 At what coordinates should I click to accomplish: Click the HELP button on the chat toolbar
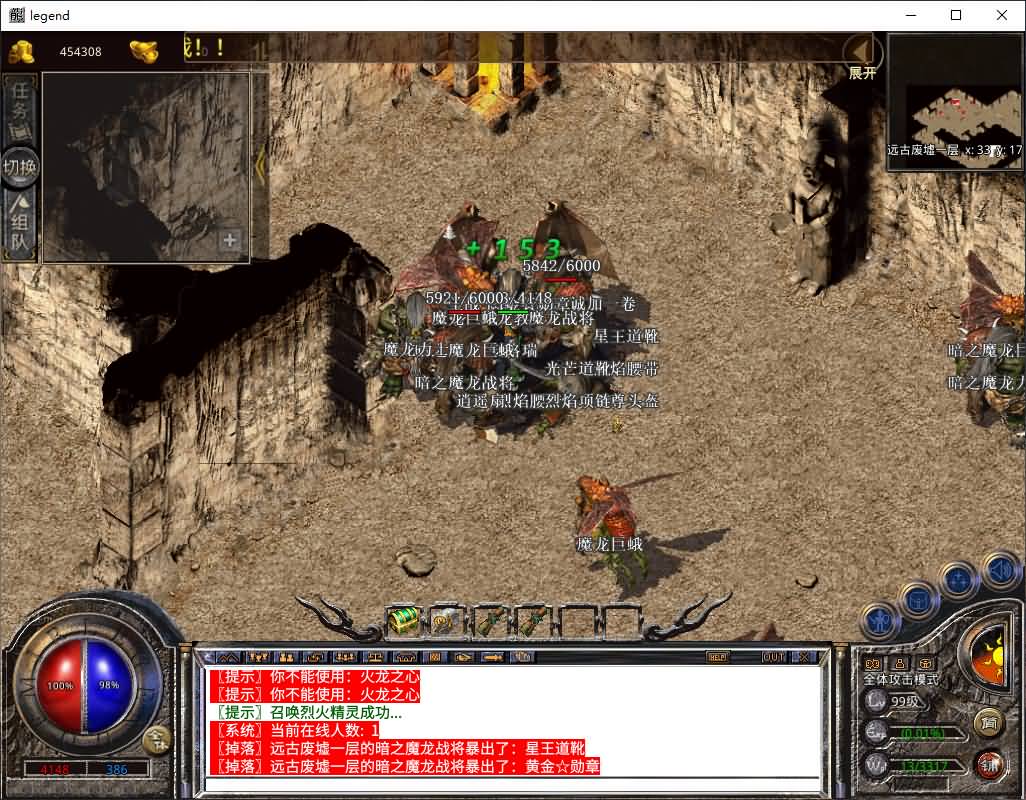tap(716, 657)
